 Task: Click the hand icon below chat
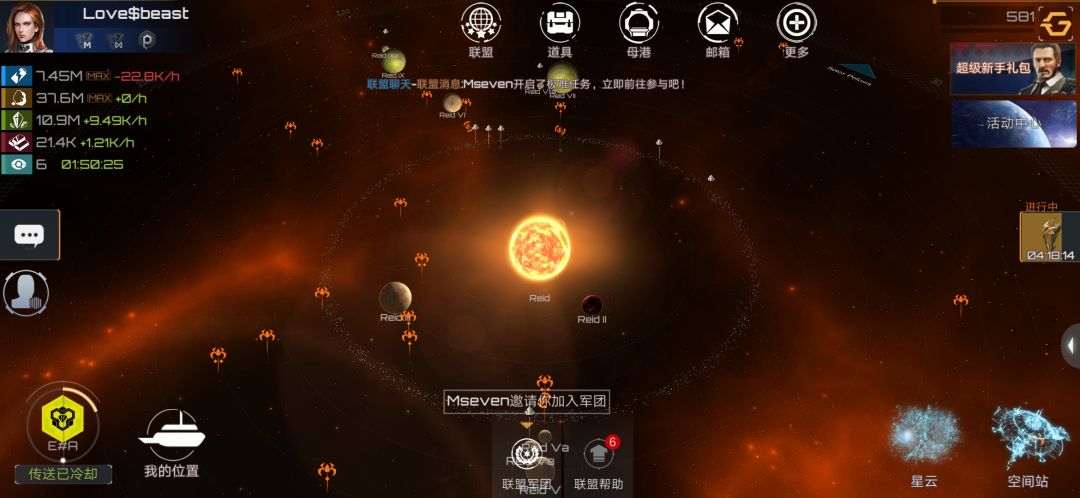pyautogui.click(x=26, y=292)
